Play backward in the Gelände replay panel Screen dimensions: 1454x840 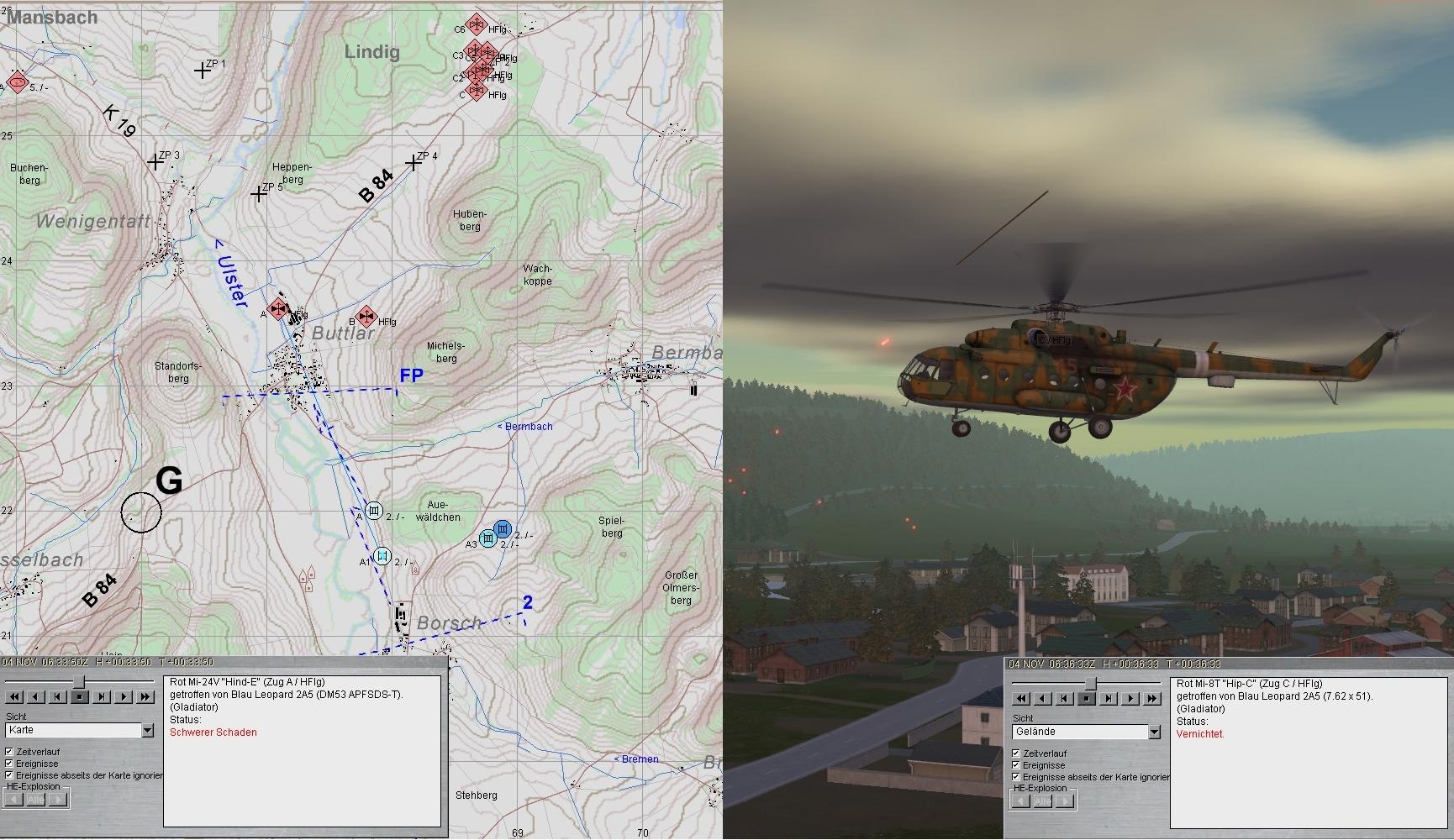tap(1043, 699)
